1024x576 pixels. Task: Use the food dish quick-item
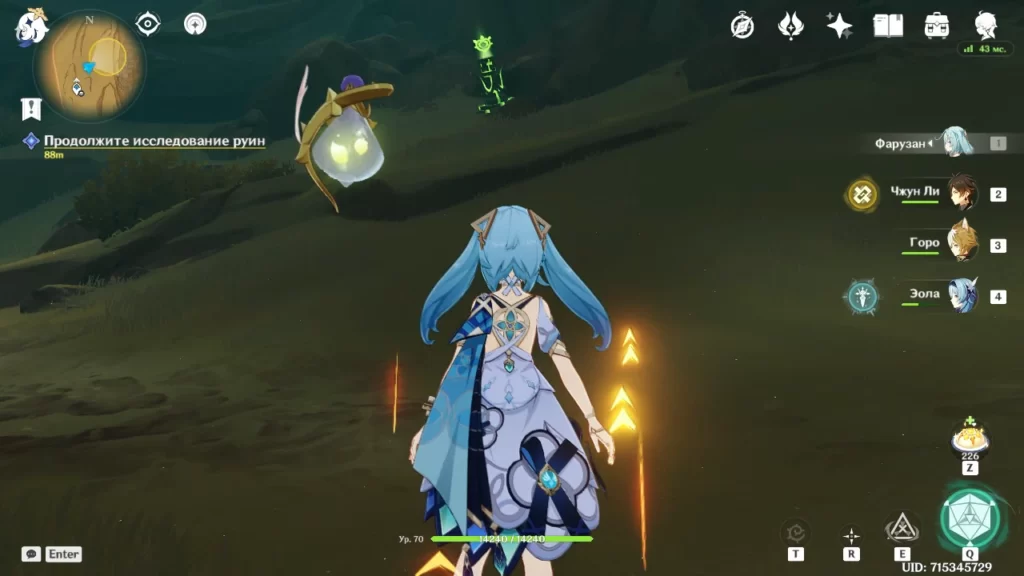[x=969, y=438]
